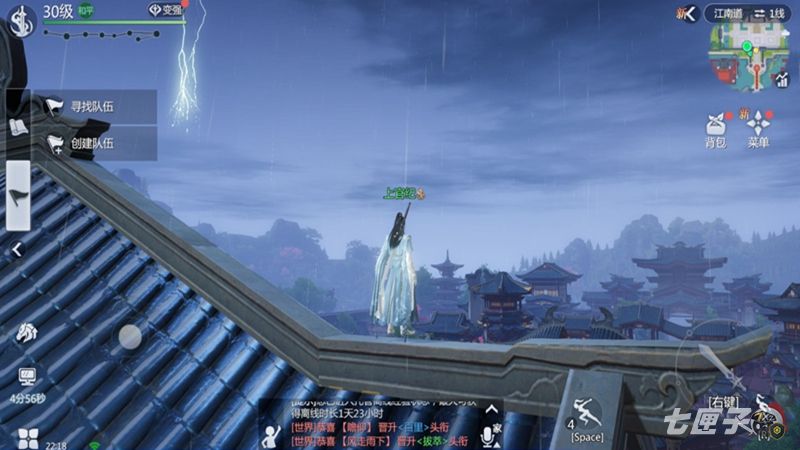Tap the PK mode 和平 badge
This screenshot has height=450, width=800.
point(87,11)
